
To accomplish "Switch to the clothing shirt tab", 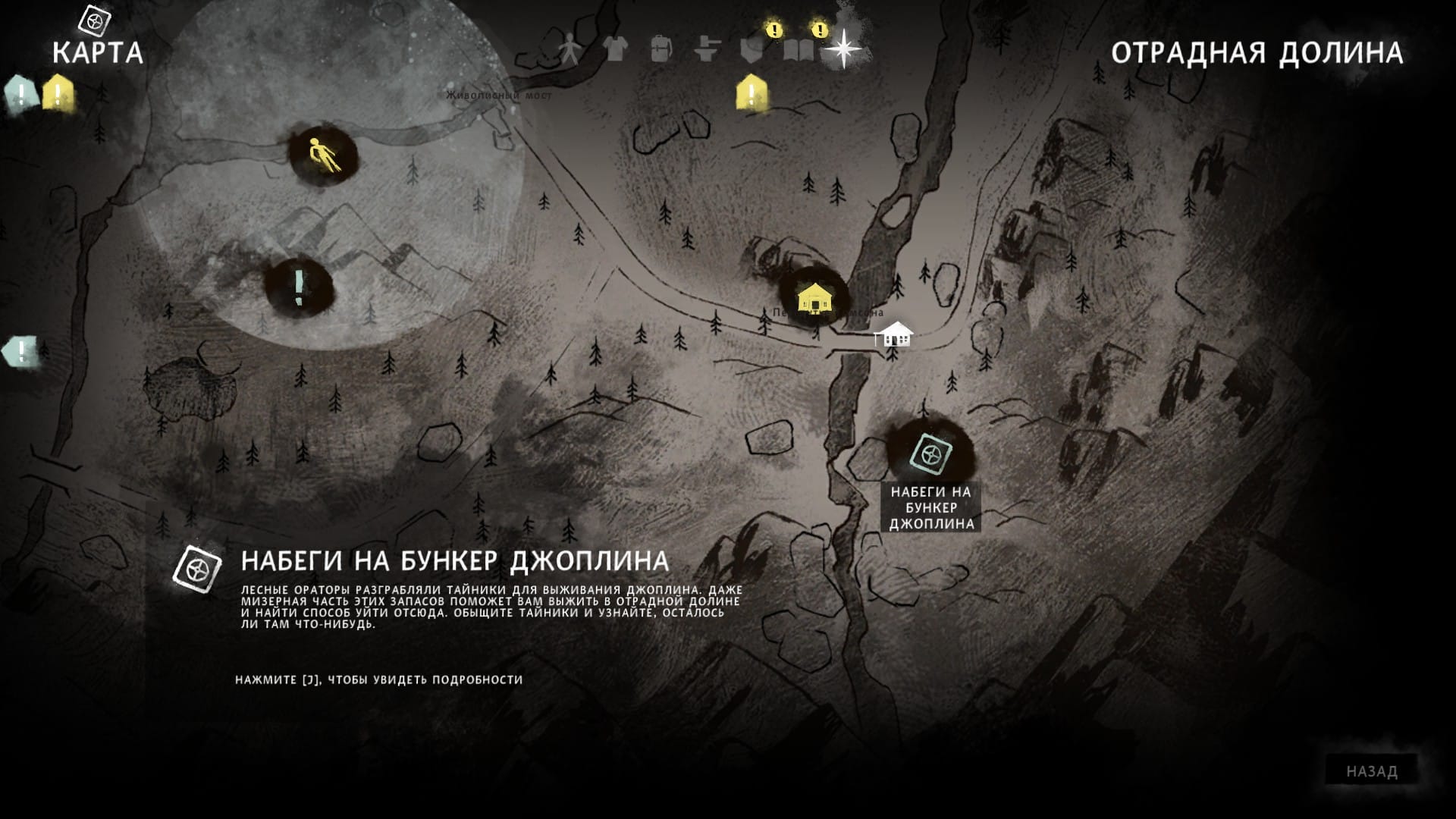I will click(615, 49).
